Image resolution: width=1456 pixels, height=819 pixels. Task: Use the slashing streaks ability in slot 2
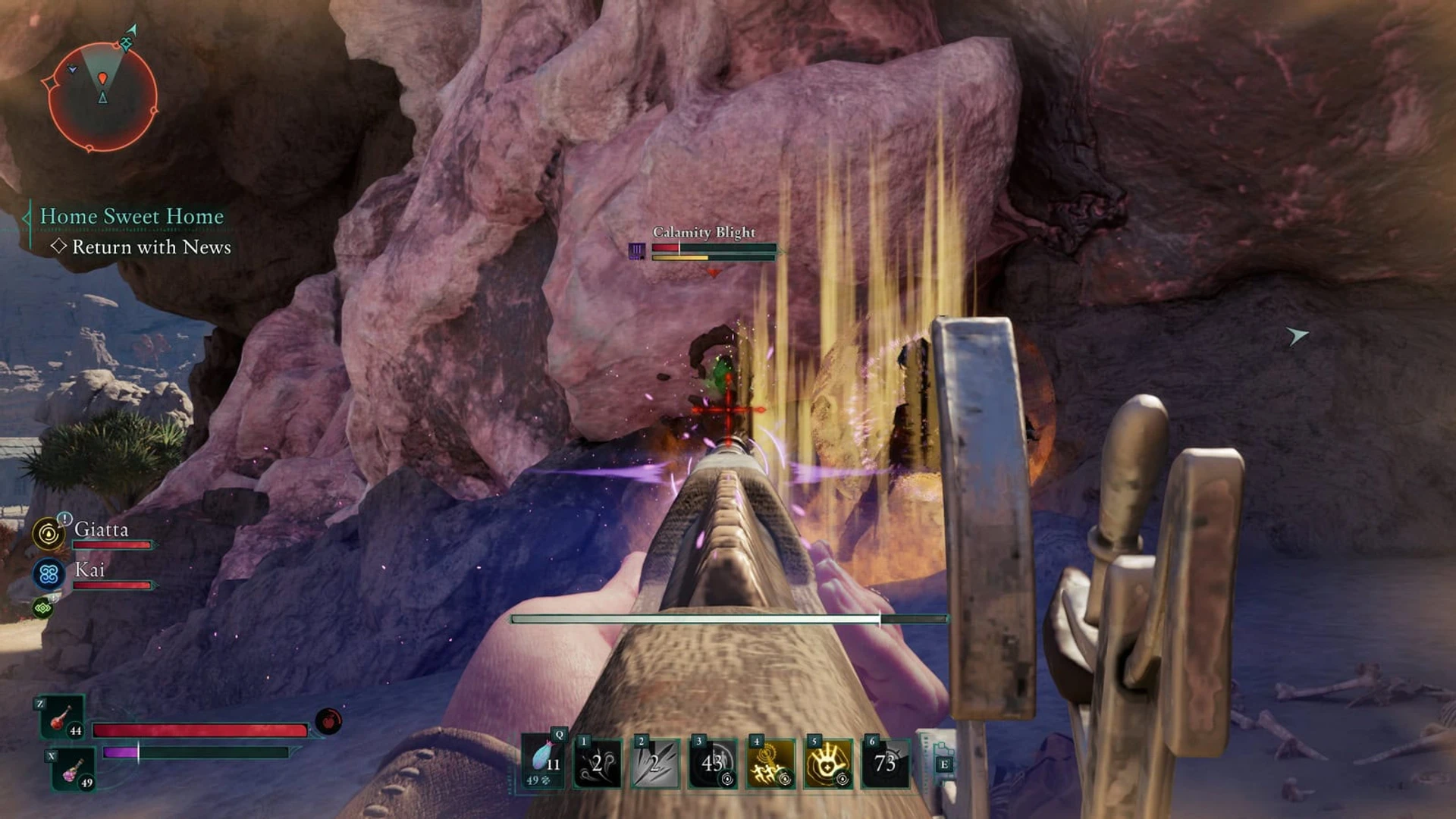(655, 763)
